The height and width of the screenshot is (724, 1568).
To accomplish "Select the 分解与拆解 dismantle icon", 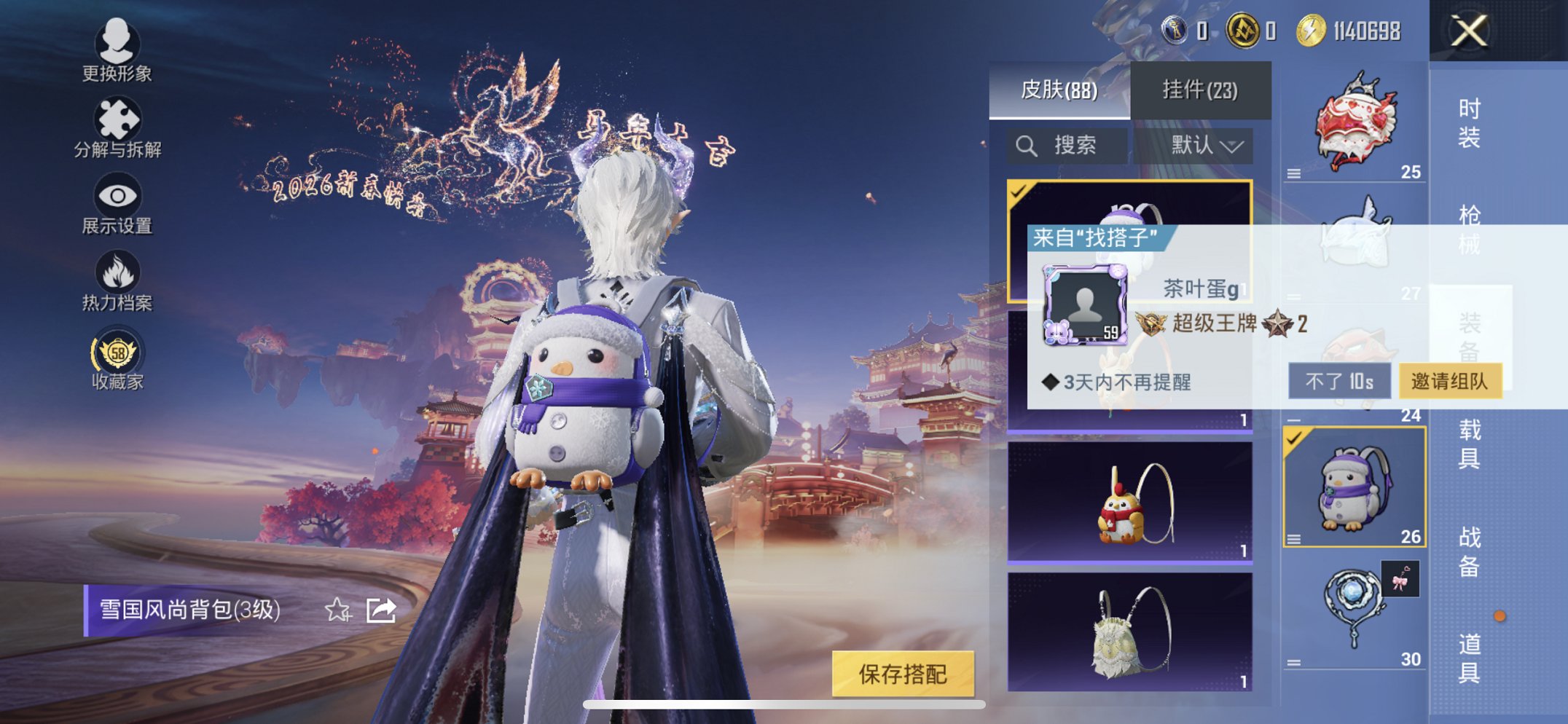I will (117, 117).
